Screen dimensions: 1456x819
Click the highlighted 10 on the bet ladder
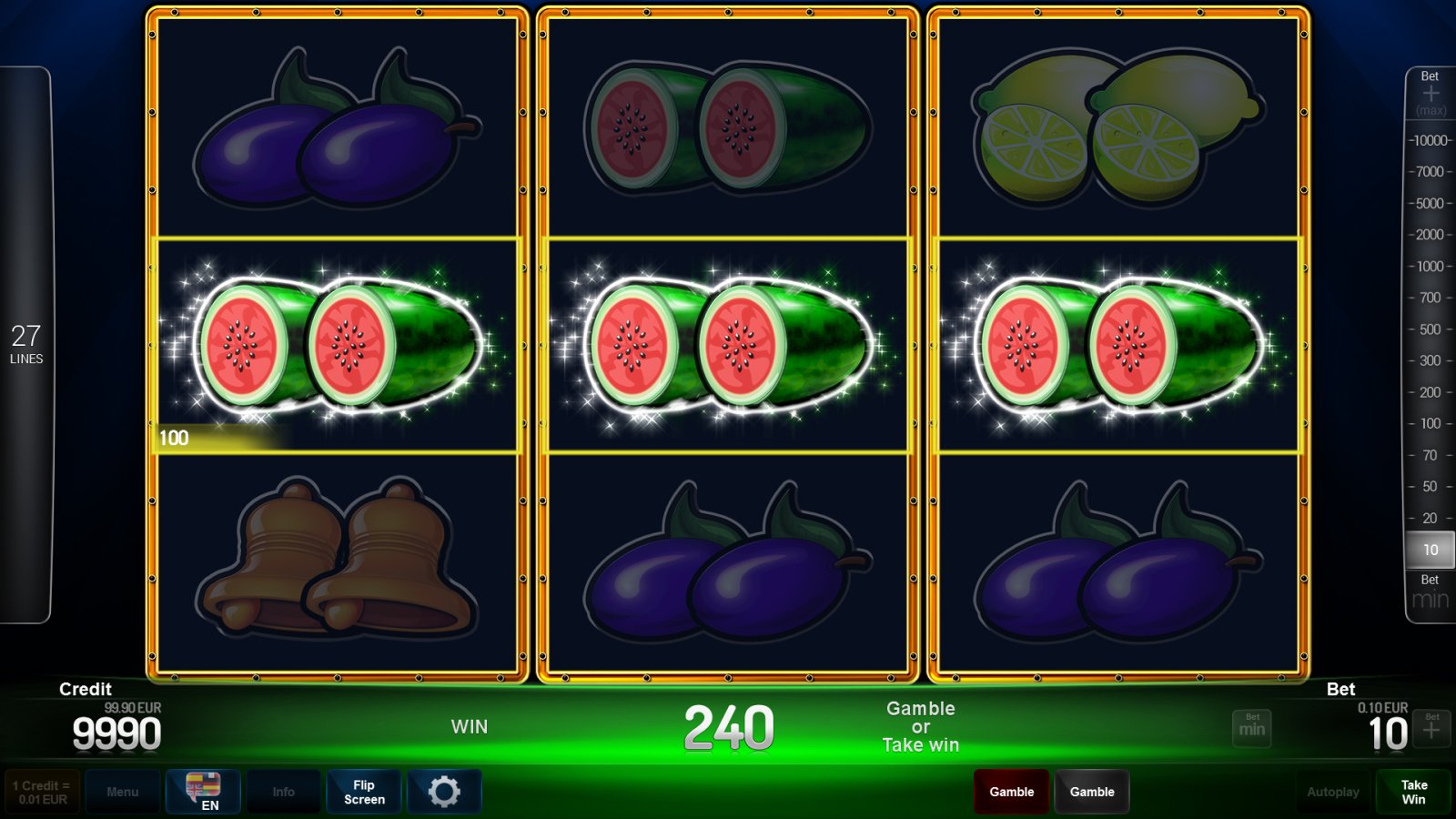click(x=1429, y=550)
